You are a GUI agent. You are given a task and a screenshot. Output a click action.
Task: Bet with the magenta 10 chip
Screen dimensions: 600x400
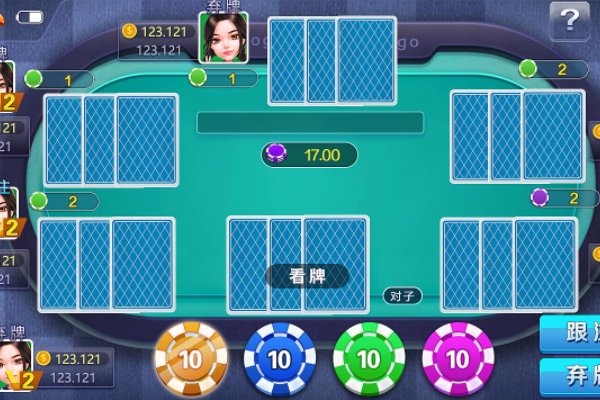coord(457,358)
